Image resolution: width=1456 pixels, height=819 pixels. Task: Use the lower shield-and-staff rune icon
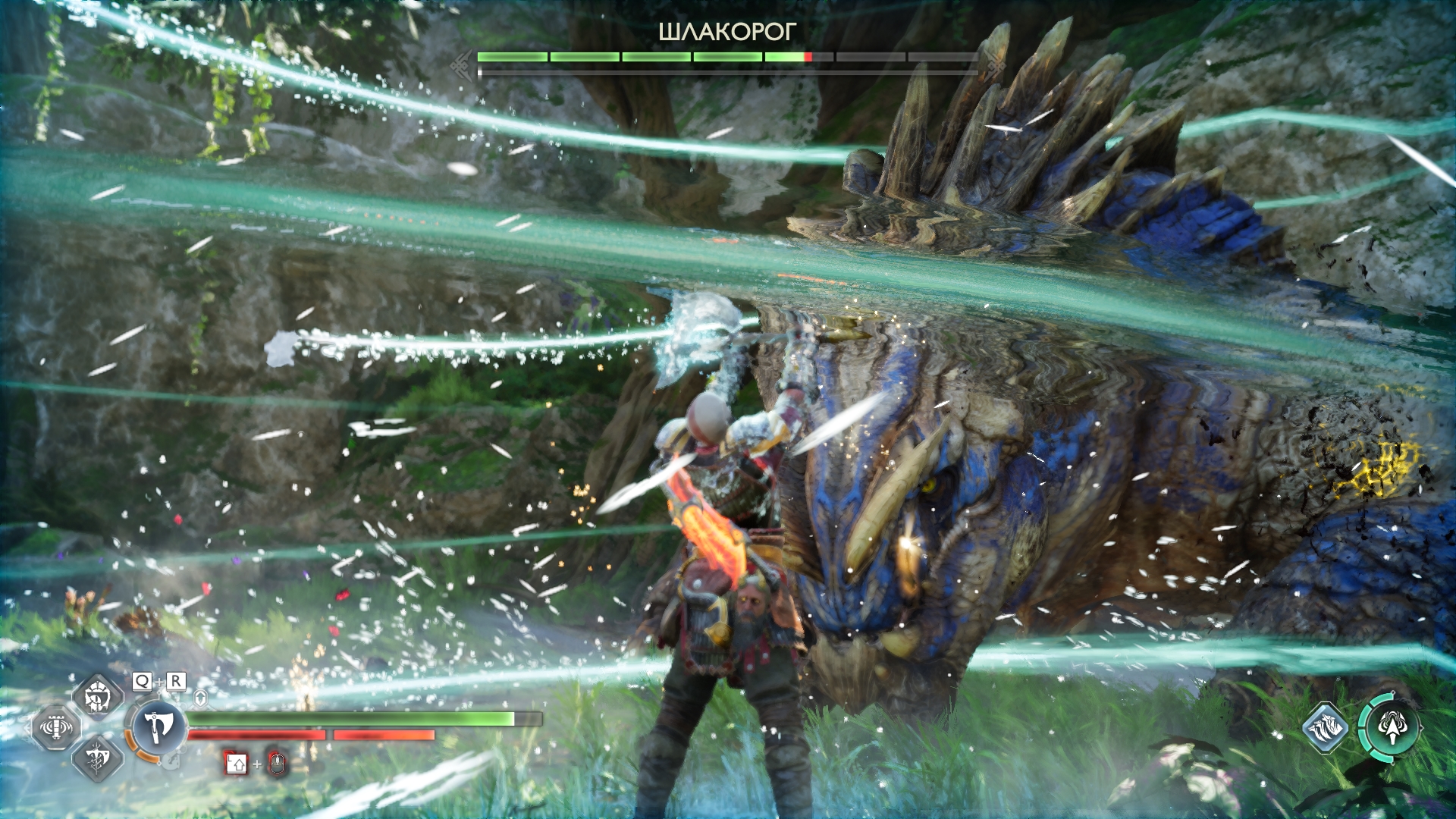point(98,758)
